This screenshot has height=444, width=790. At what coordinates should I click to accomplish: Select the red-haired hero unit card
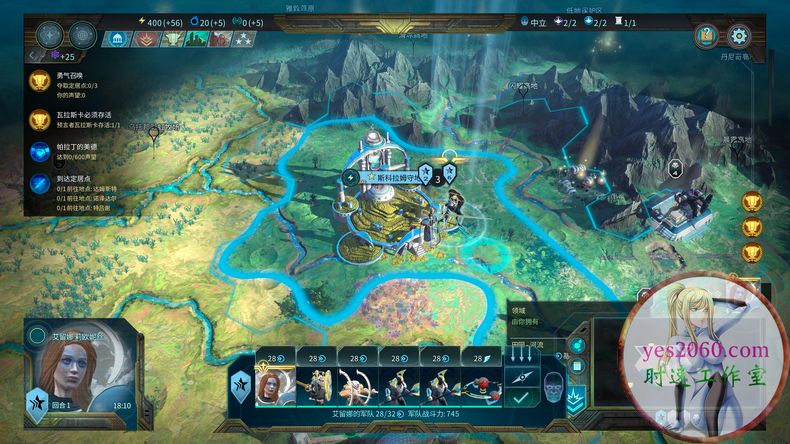273,388
